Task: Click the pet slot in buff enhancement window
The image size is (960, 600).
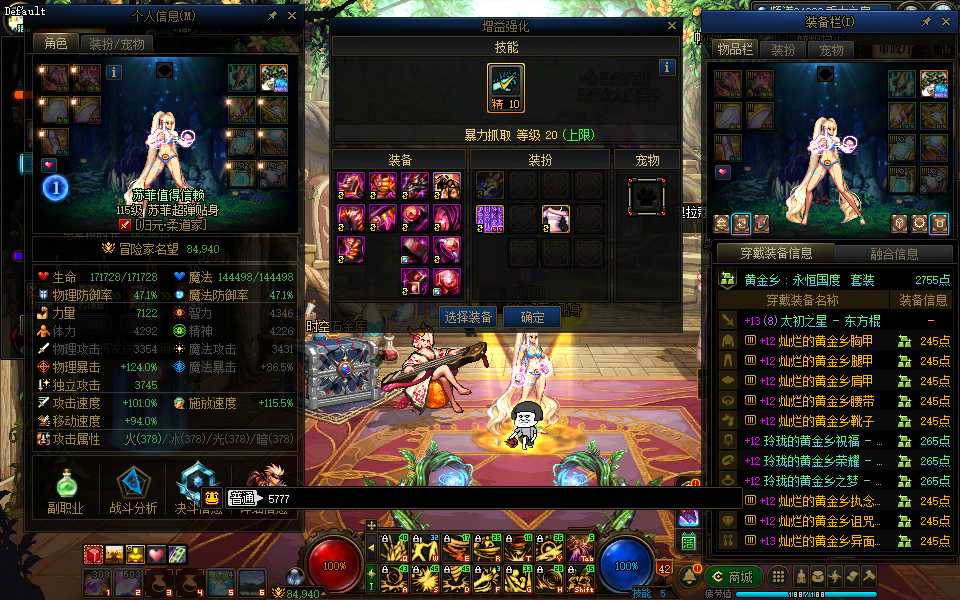Action: point(647,197)
